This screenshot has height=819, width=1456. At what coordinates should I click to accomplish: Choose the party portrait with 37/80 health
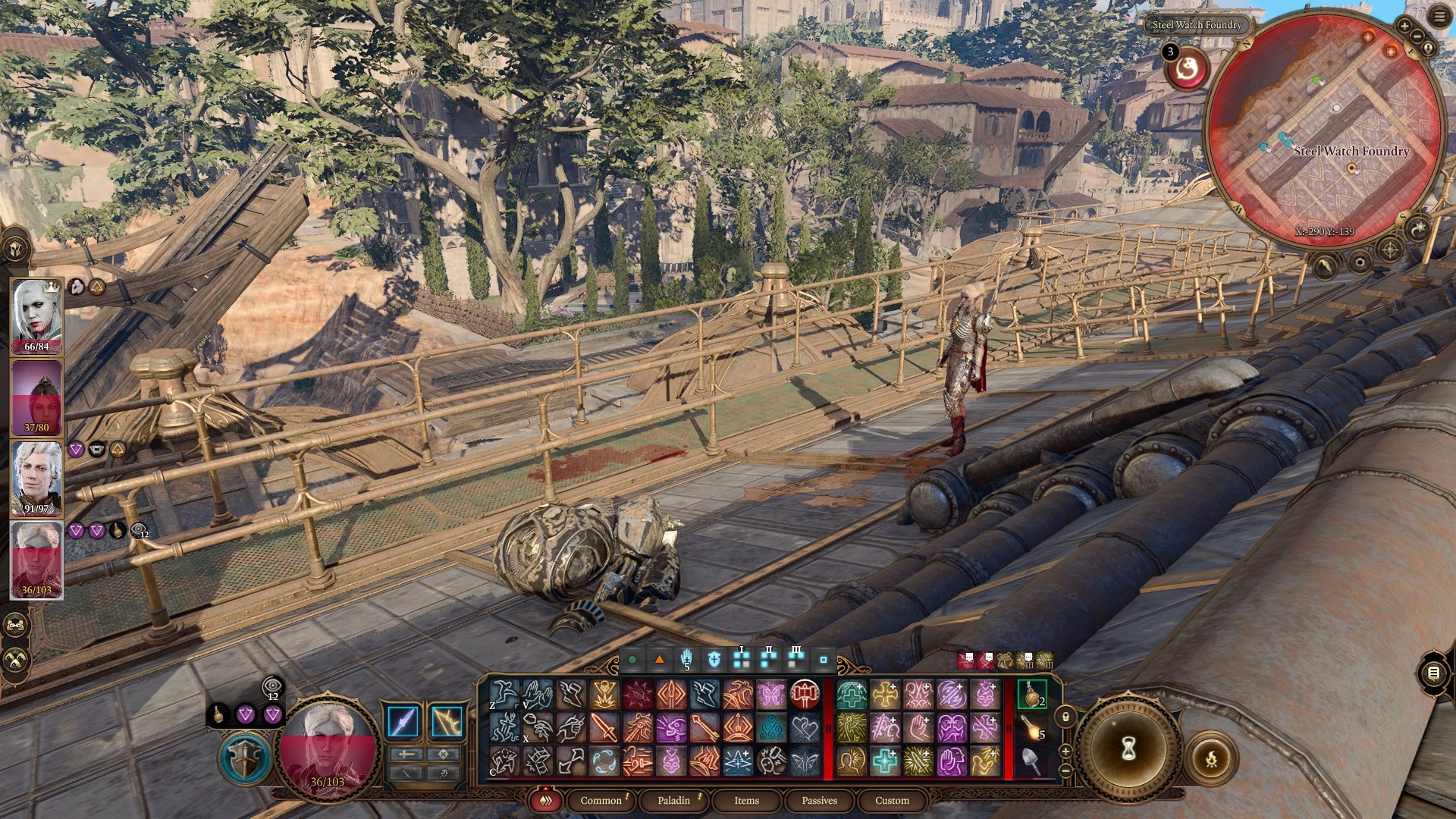point(36,397)
